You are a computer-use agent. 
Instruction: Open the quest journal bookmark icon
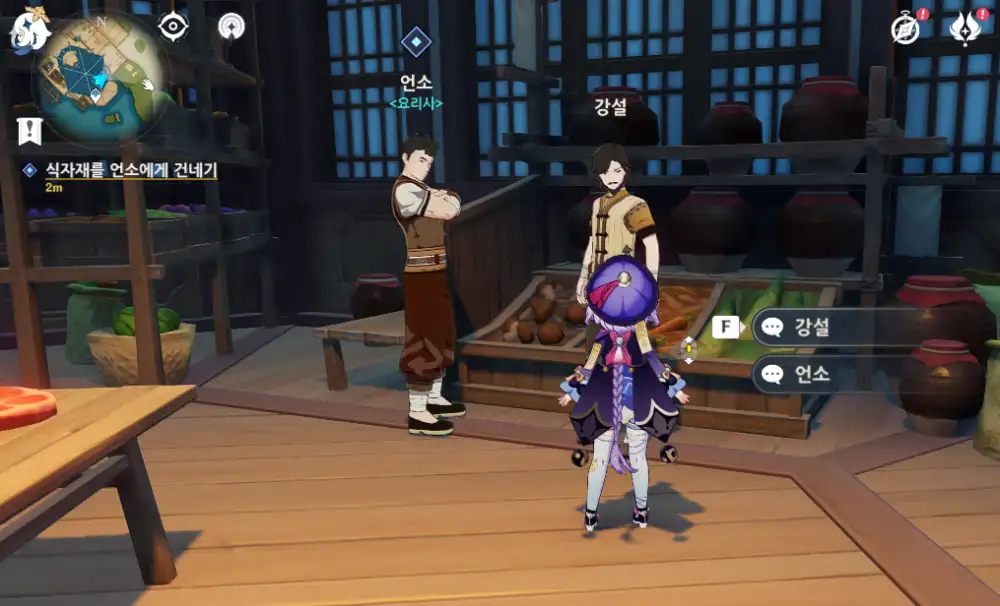point(29,129)
